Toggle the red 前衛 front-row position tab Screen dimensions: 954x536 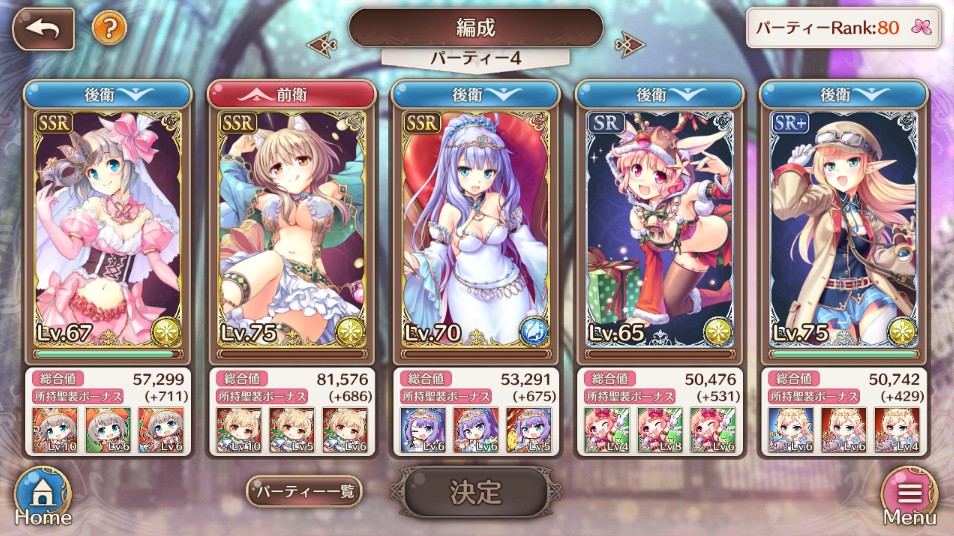(292, 94)
